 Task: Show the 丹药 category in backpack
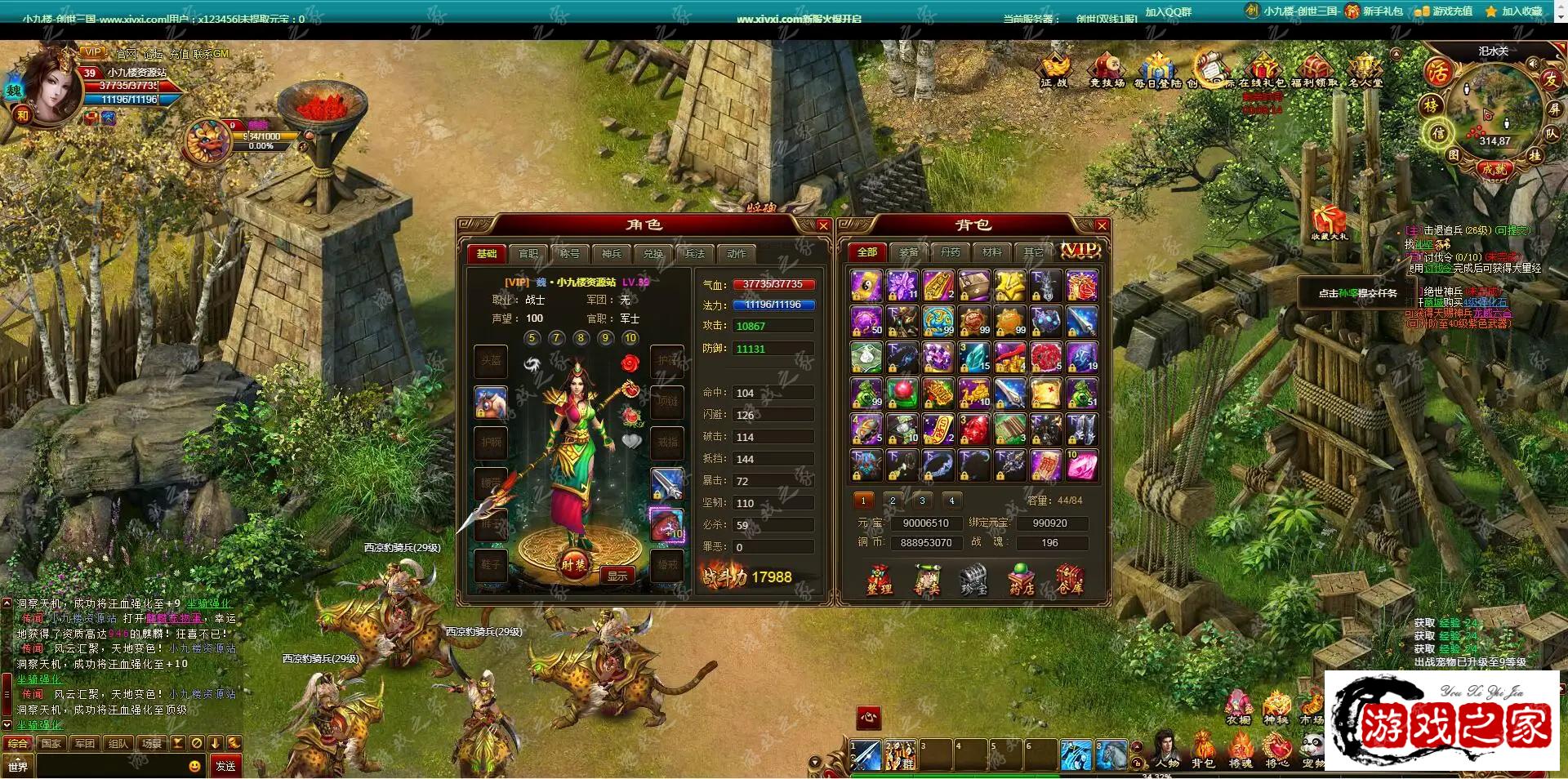950,252
